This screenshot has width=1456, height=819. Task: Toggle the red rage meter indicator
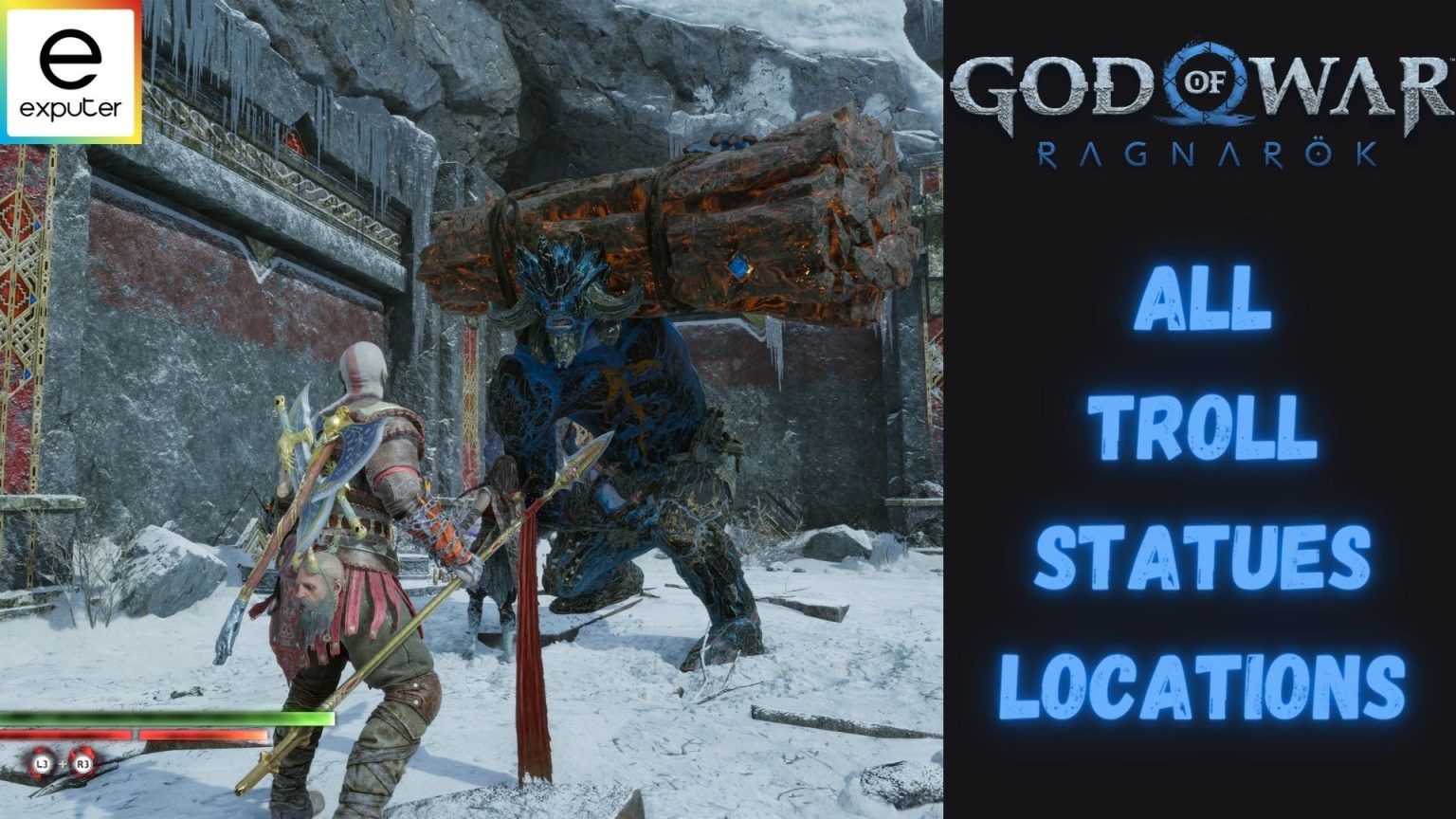point(133,734)
